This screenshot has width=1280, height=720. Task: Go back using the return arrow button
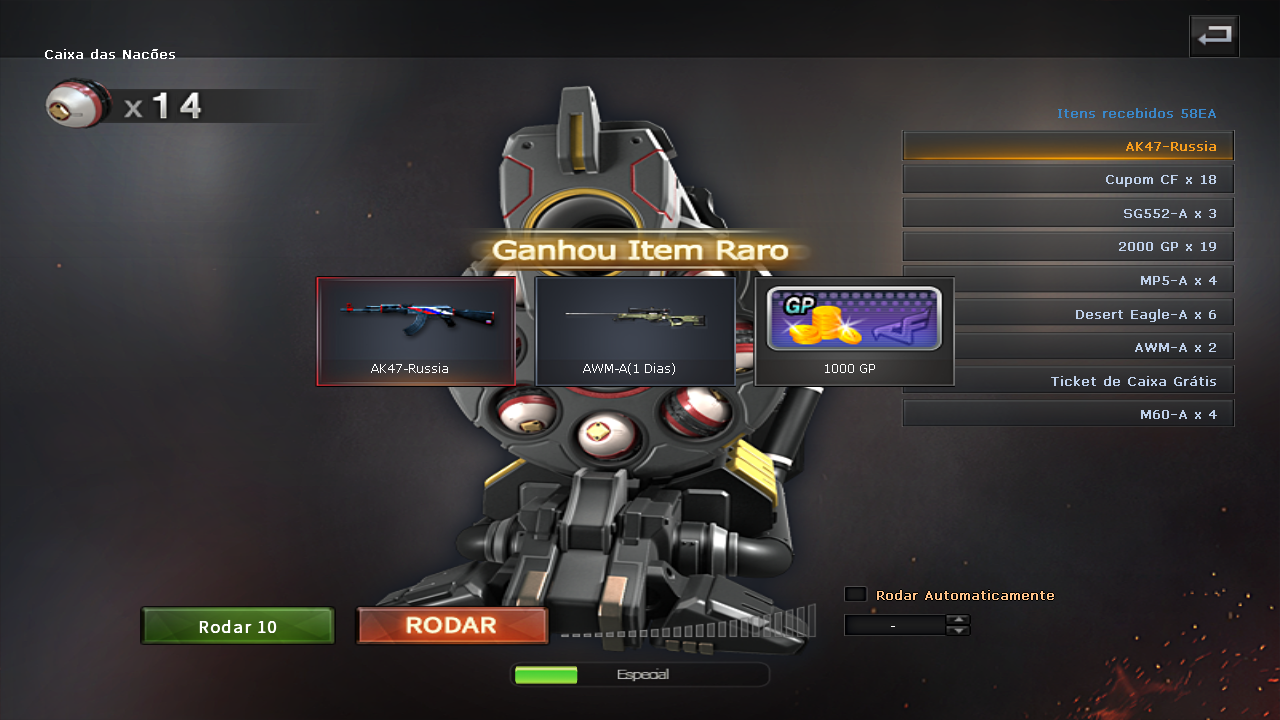tap(1214, 36)
